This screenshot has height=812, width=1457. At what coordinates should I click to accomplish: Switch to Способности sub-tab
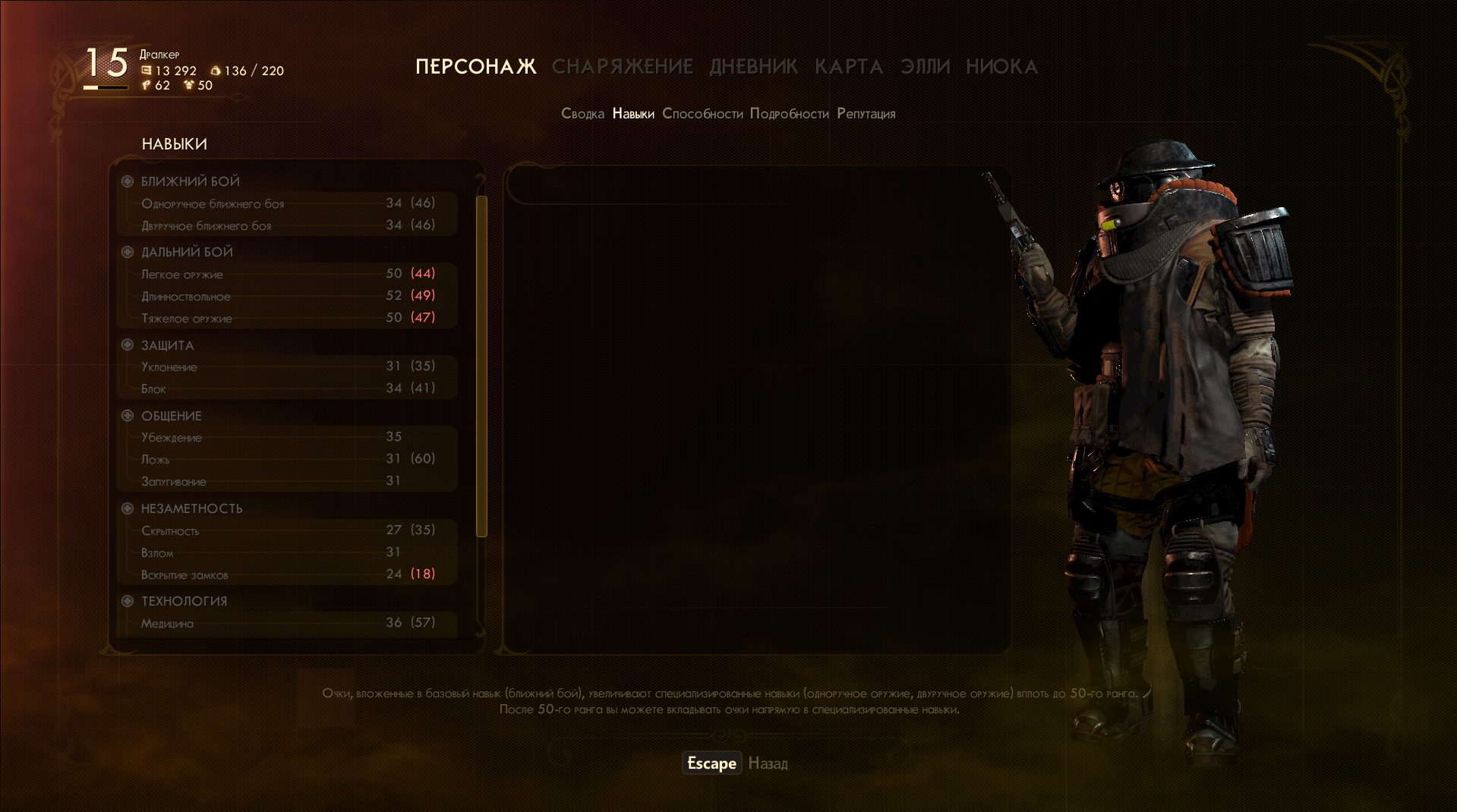pyautogui.click(x=702, y=114)
